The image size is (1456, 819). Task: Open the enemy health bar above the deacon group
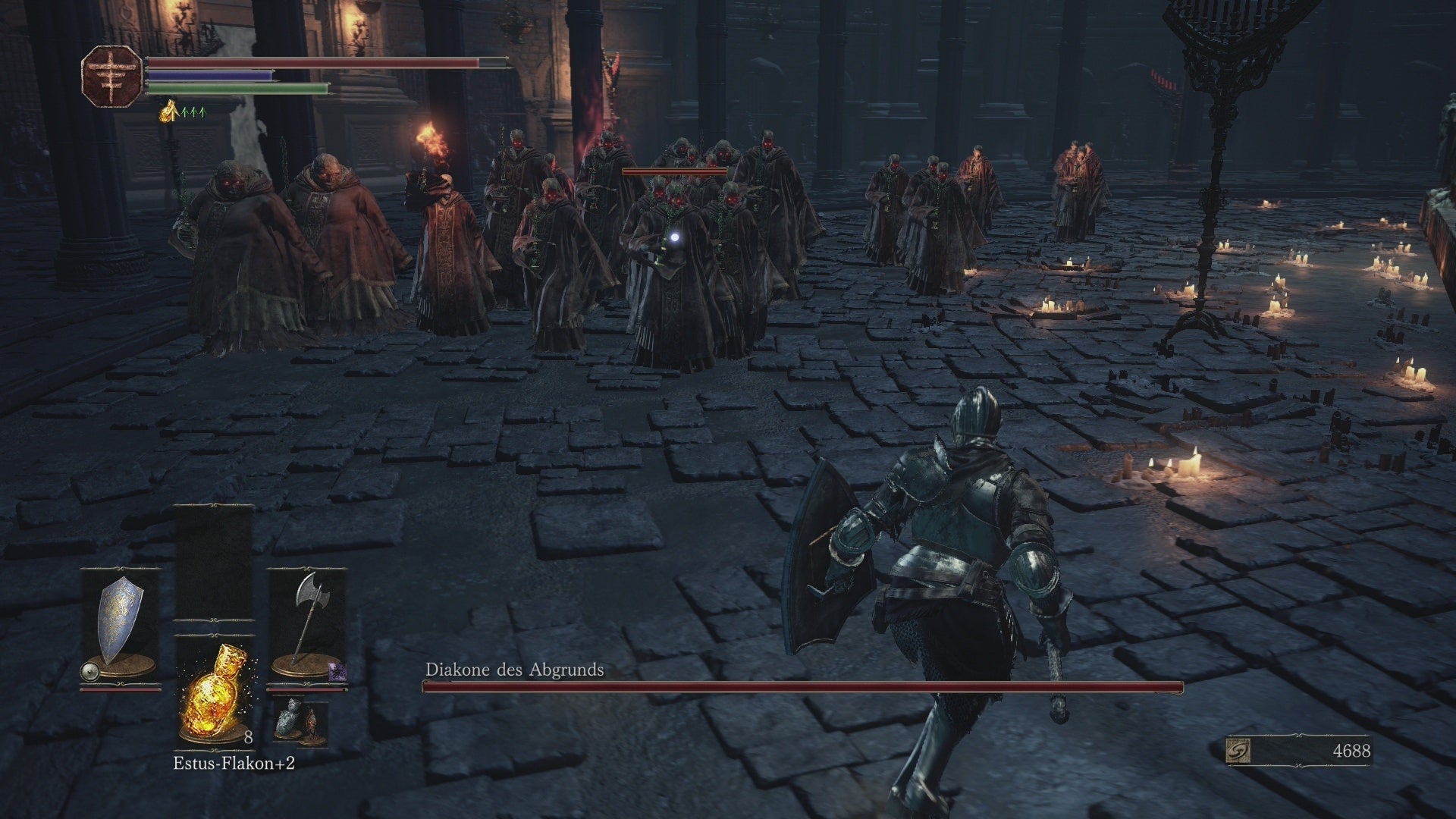click(673, 173)
